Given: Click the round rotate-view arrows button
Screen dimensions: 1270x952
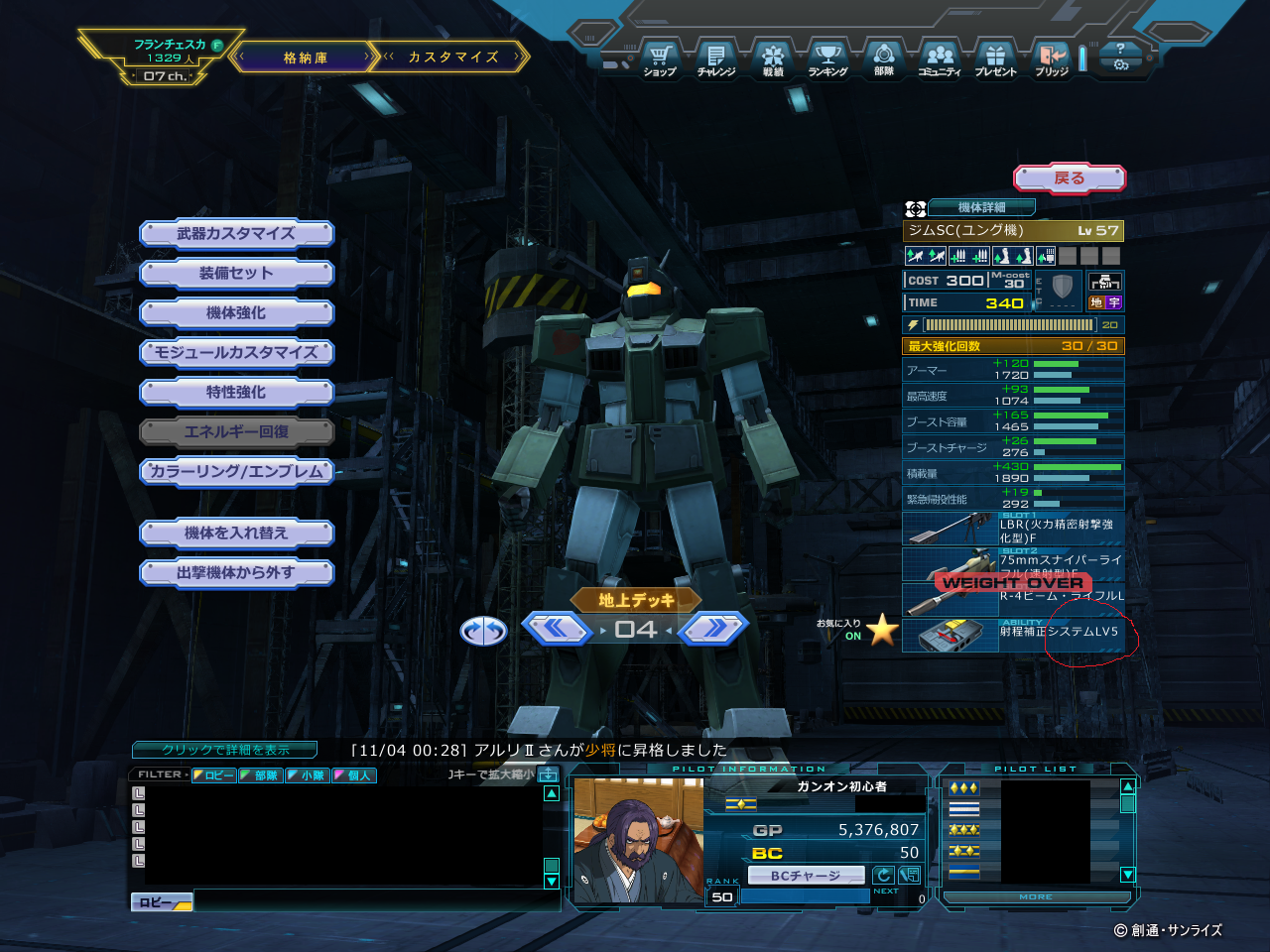Looking at the screenshot, I should 483,631.
